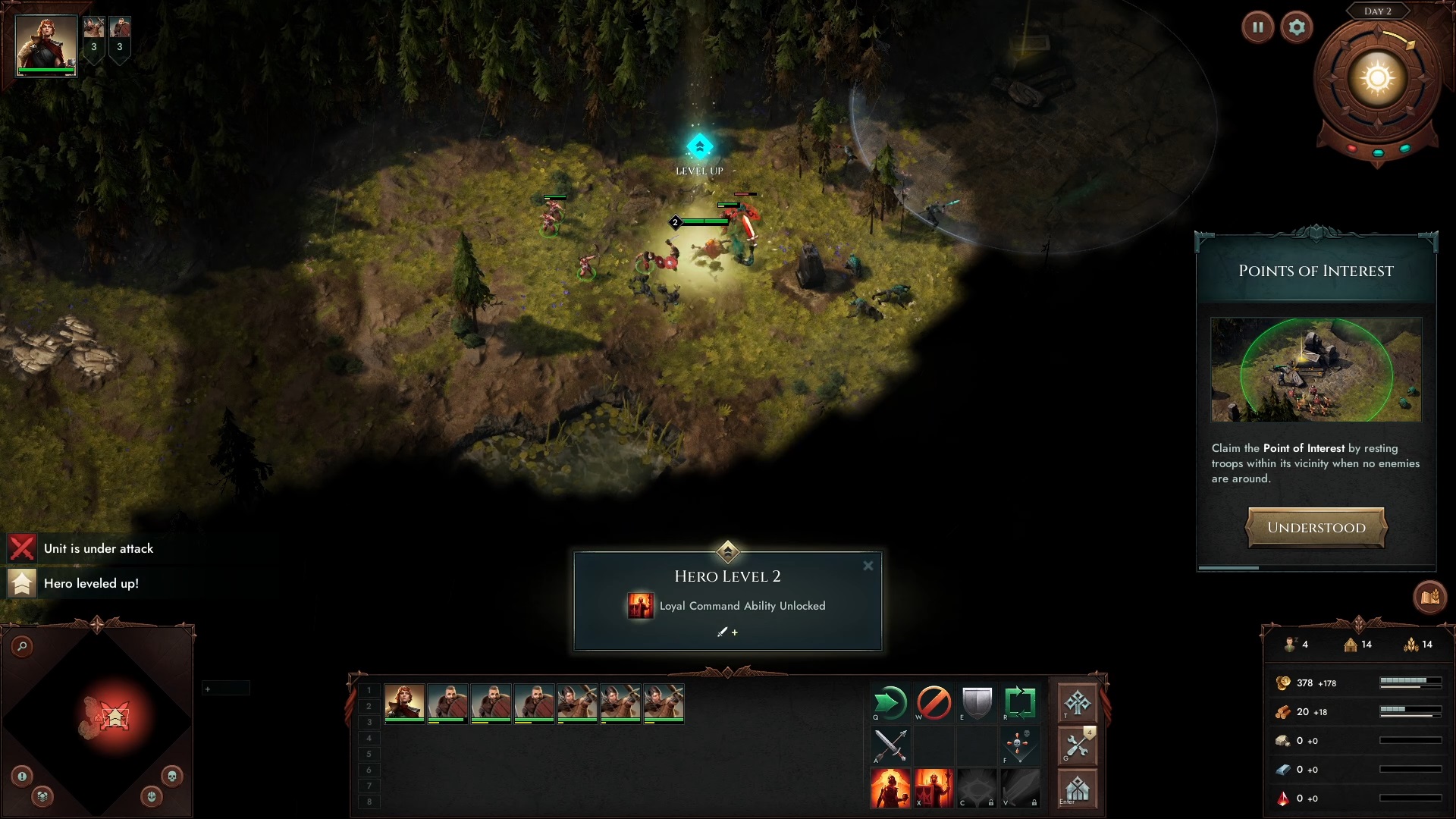Toggle the skull filter on the minimap

[172, 776]
